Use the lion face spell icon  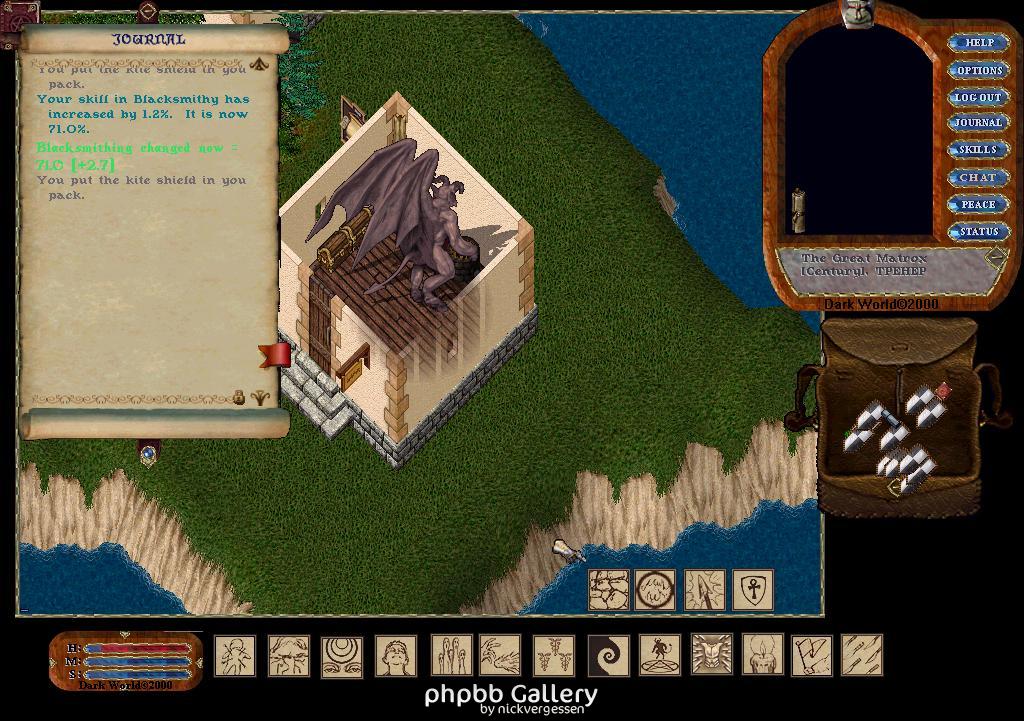pyautogui.click(x=711, y=655)
